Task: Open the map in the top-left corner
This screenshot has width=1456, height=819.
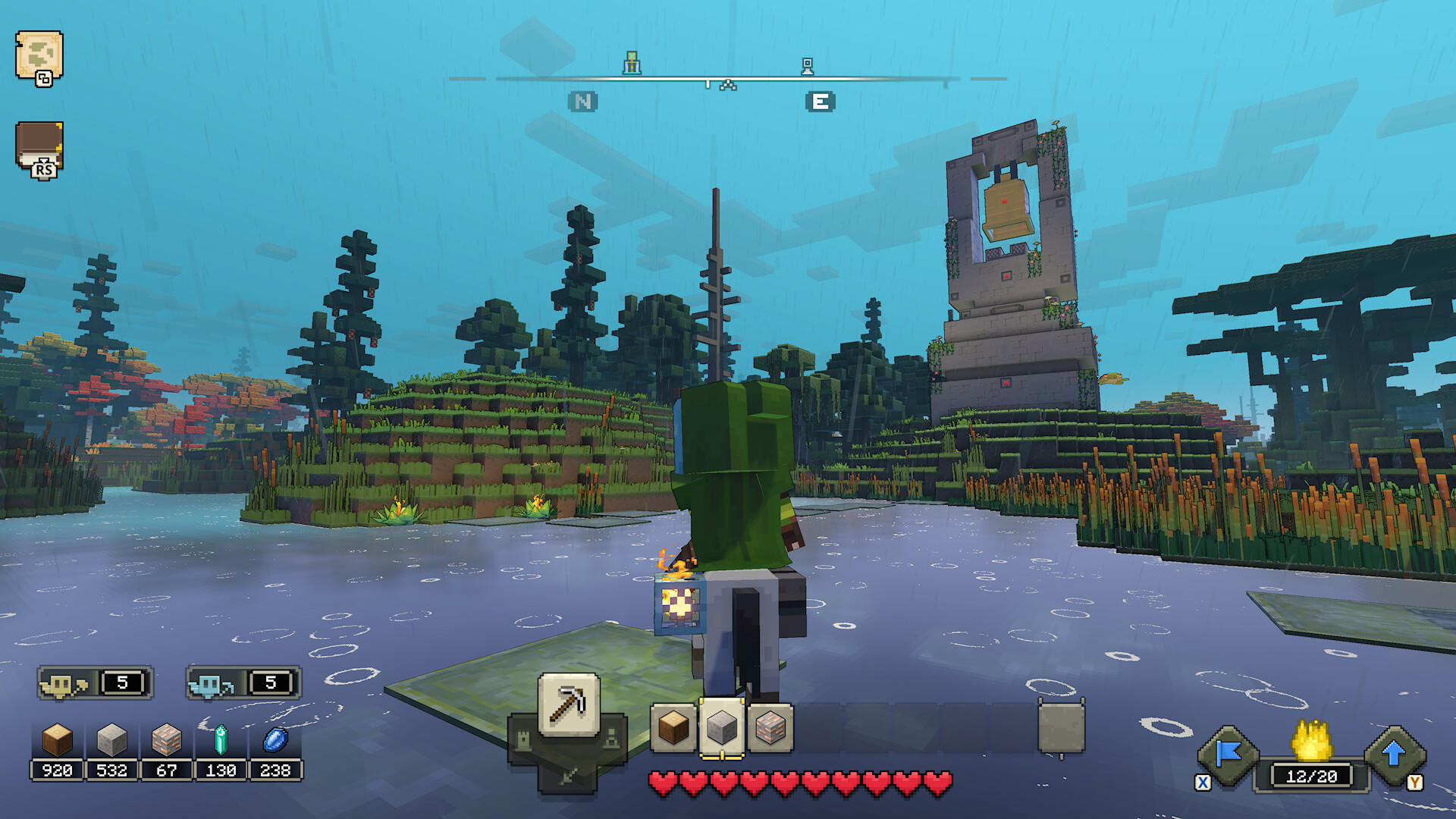Action: (x=39, y=57)
